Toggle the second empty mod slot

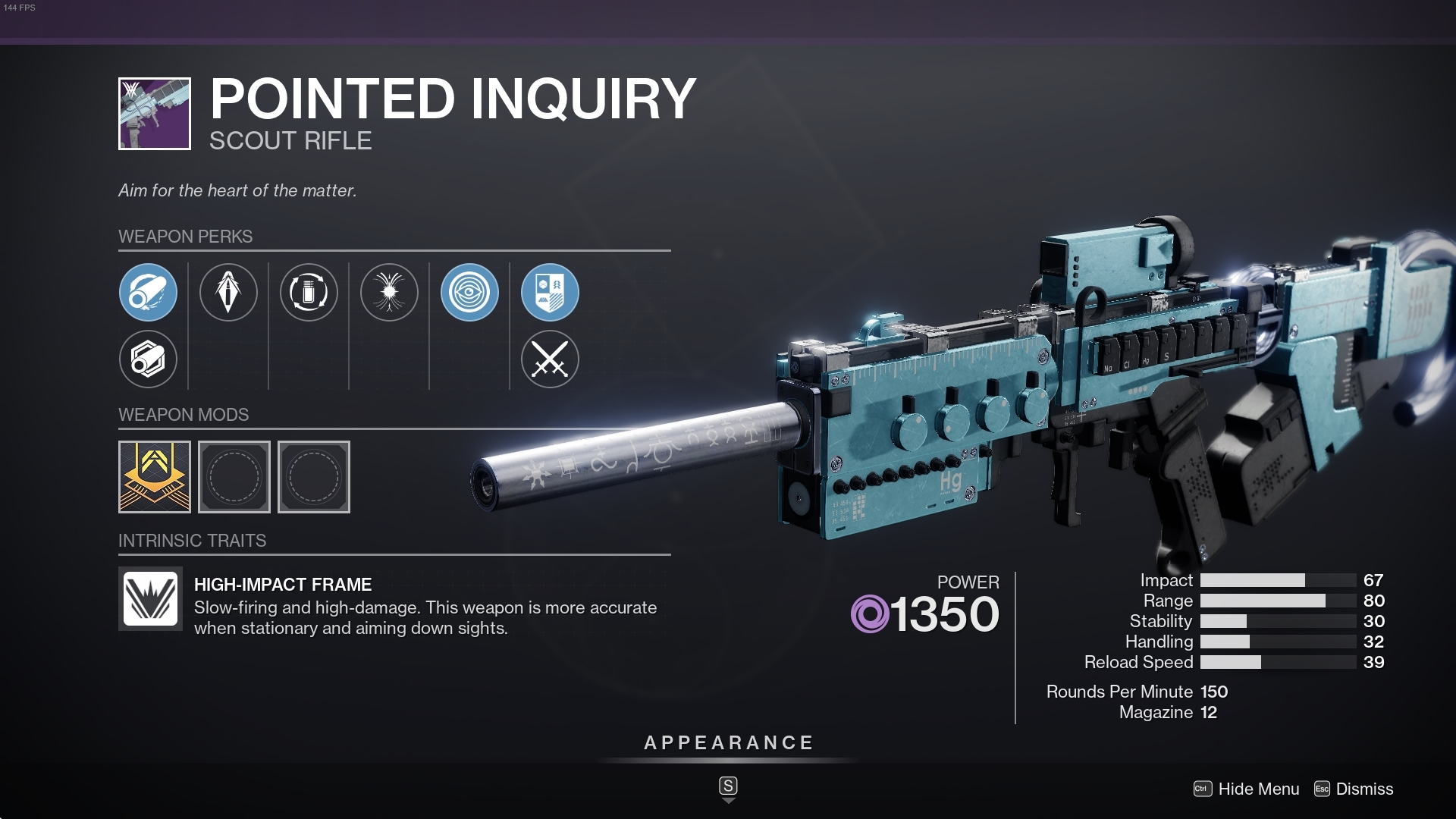[234, 476]
